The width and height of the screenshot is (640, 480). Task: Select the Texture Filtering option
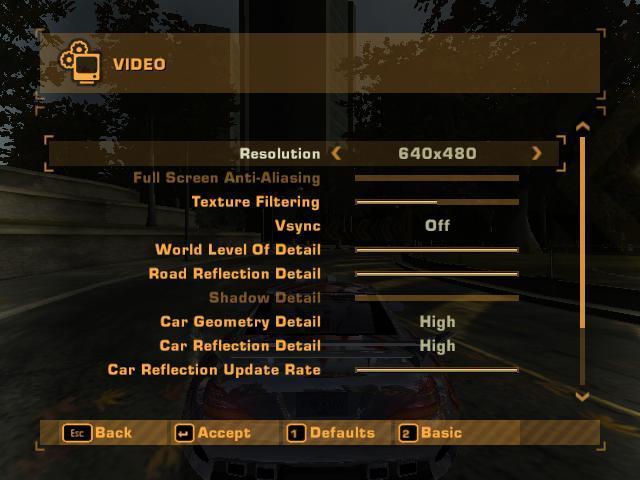[x=255, y=201]
